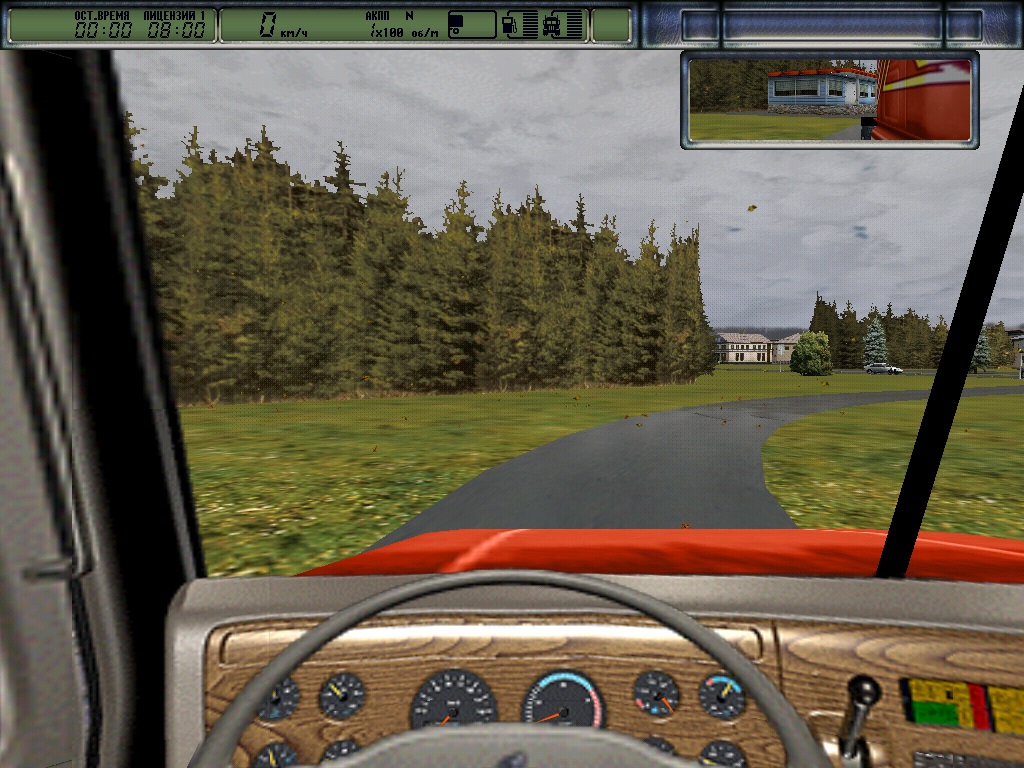
Task: Select the truck condition icon
Action: click(x=553, y=25)
